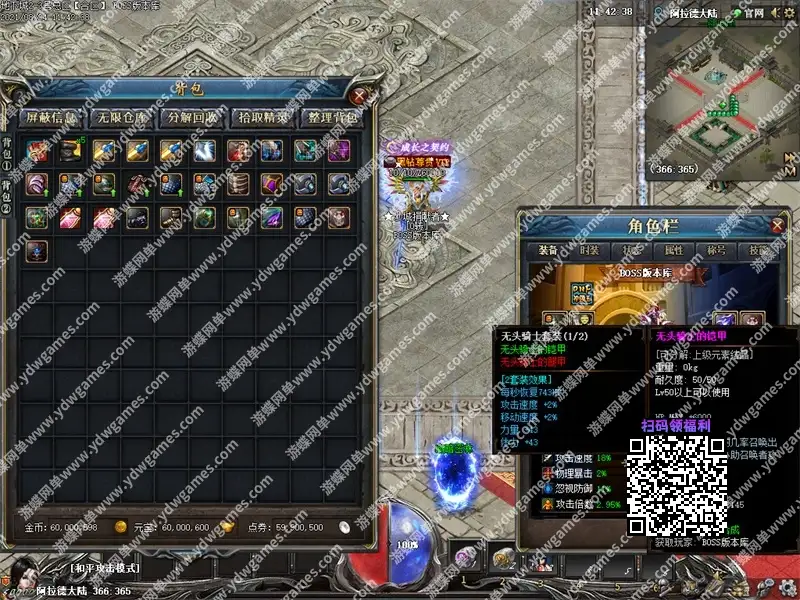This screenshot has width=800, height=600.
Task: Select the white lightning item in backpack
Action: pos(205,151)
